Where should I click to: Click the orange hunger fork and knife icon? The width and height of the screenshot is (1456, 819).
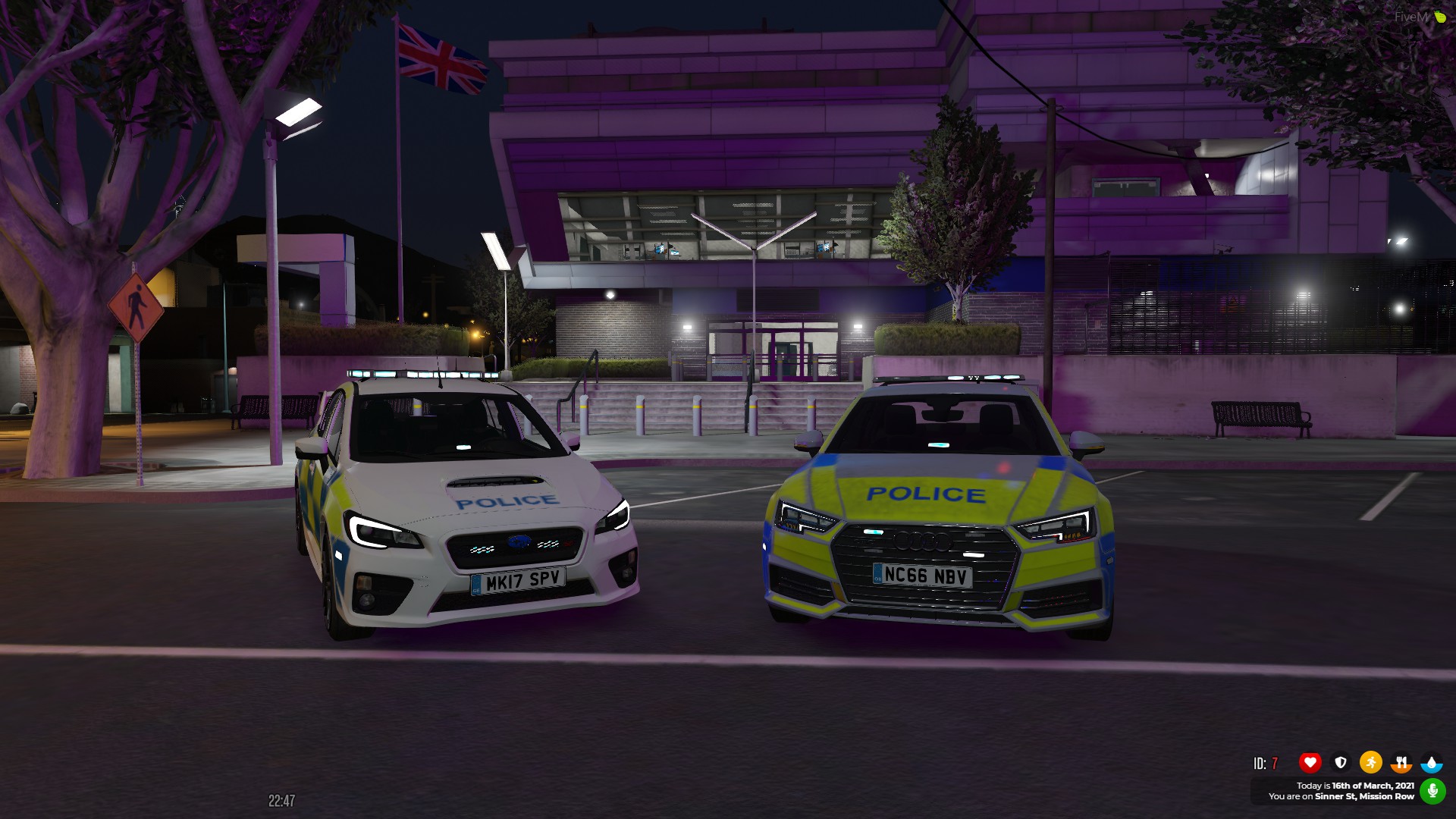(1401, 761)
